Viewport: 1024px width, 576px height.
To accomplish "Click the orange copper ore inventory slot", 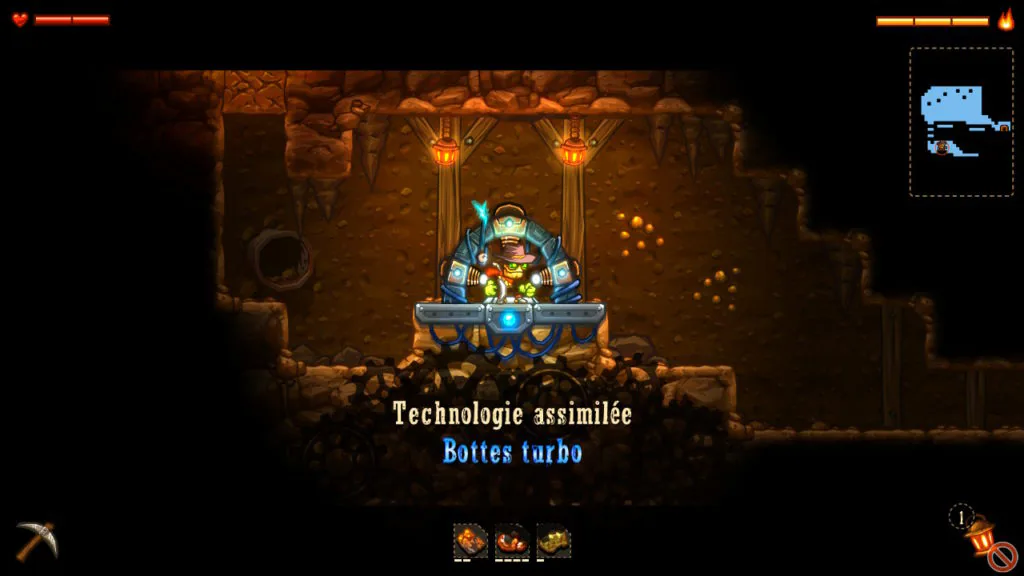I will 470,540.
